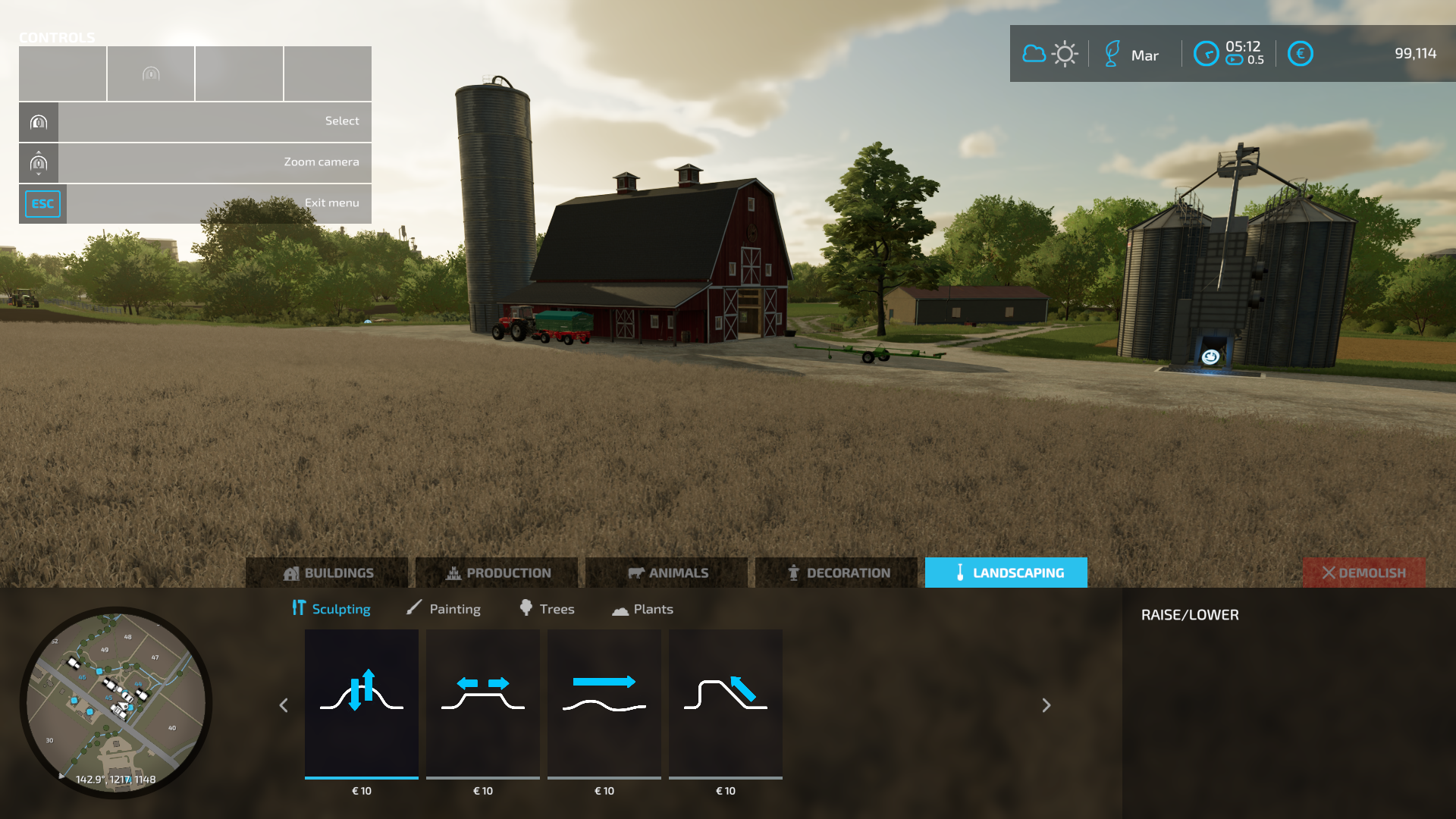Click the circular minimap
Image resolution: width=1456 pixels, height=819 pixels.
pos(116,701)
